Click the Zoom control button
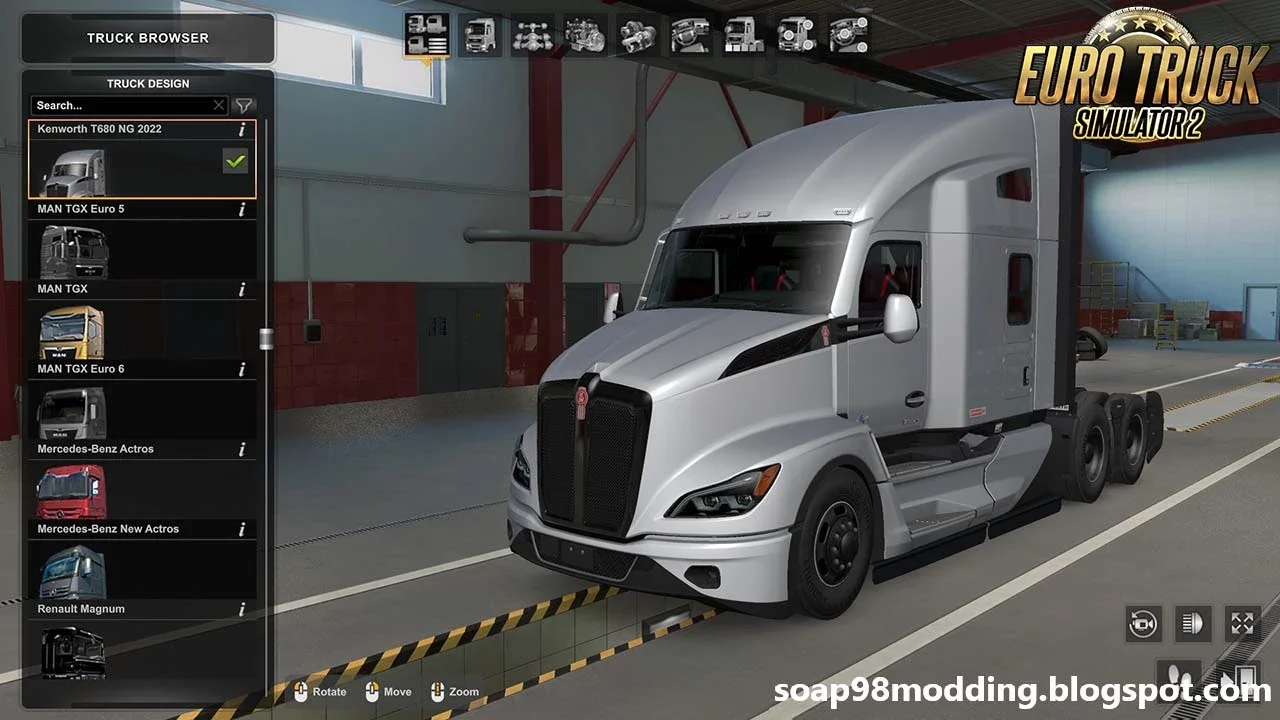 pos(451,691)
